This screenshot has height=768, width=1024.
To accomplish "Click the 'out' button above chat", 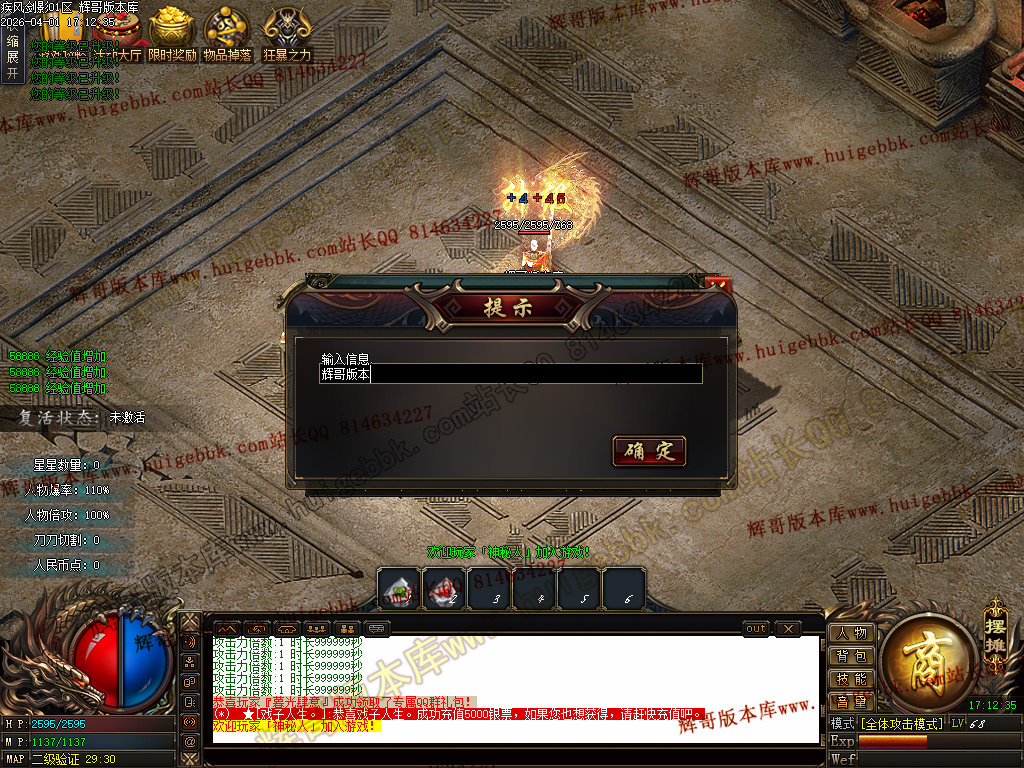I will (756, 628).
